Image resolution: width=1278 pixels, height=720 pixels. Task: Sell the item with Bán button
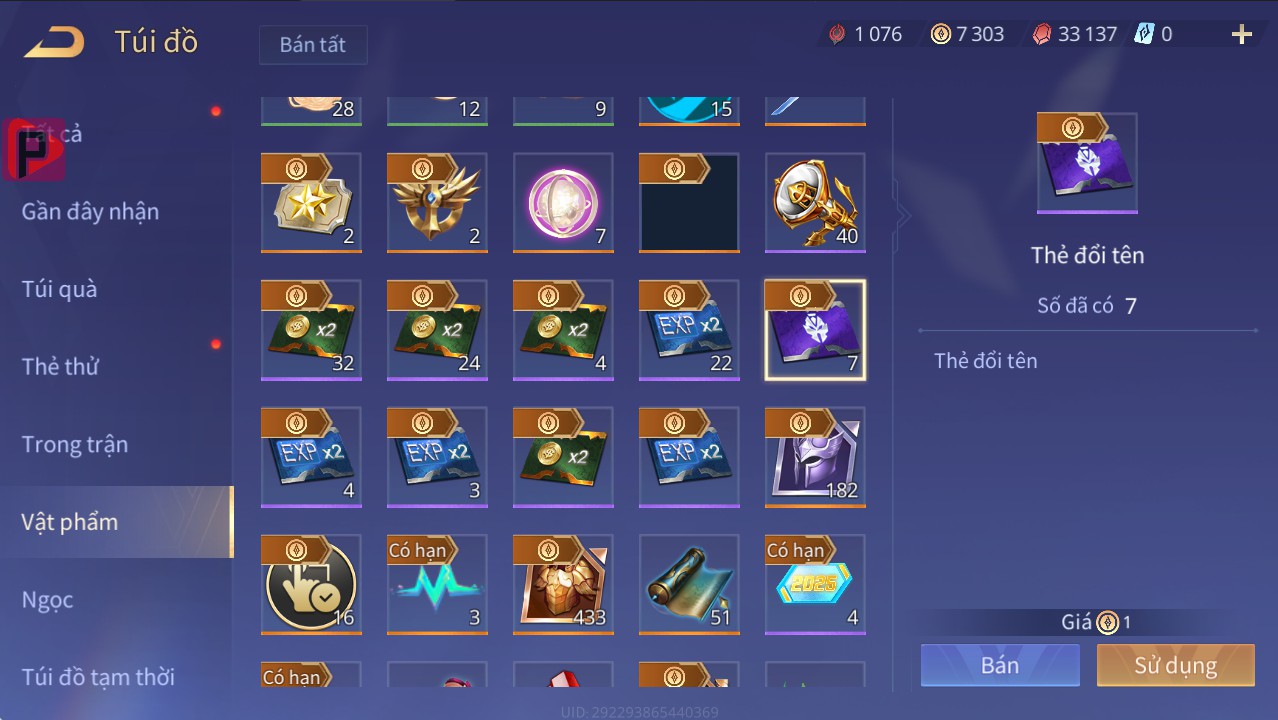(x=1000, y=665)
